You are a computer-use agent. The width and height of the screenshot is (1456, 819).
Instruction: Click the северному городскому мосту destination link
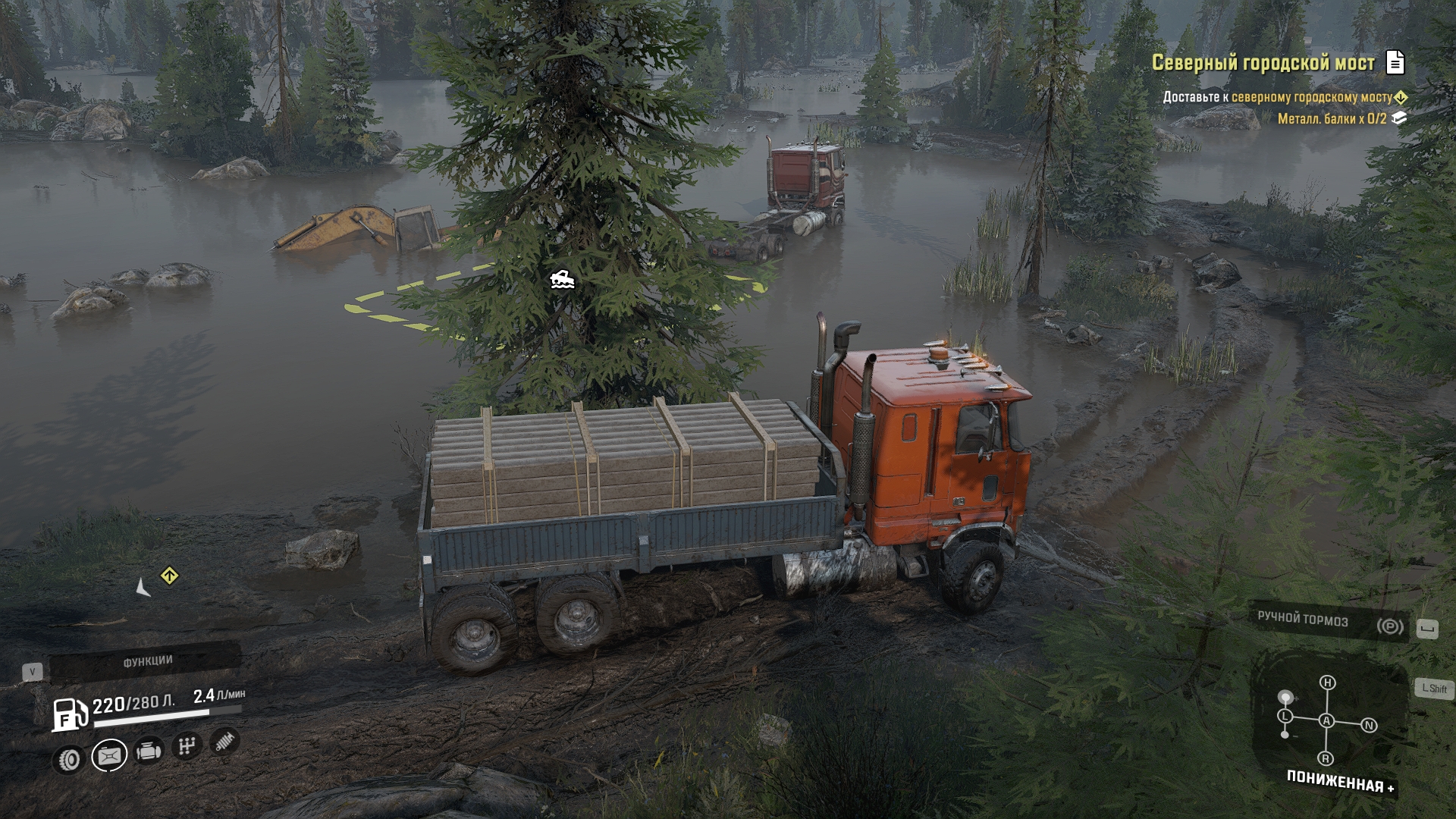click(1312, 97)
